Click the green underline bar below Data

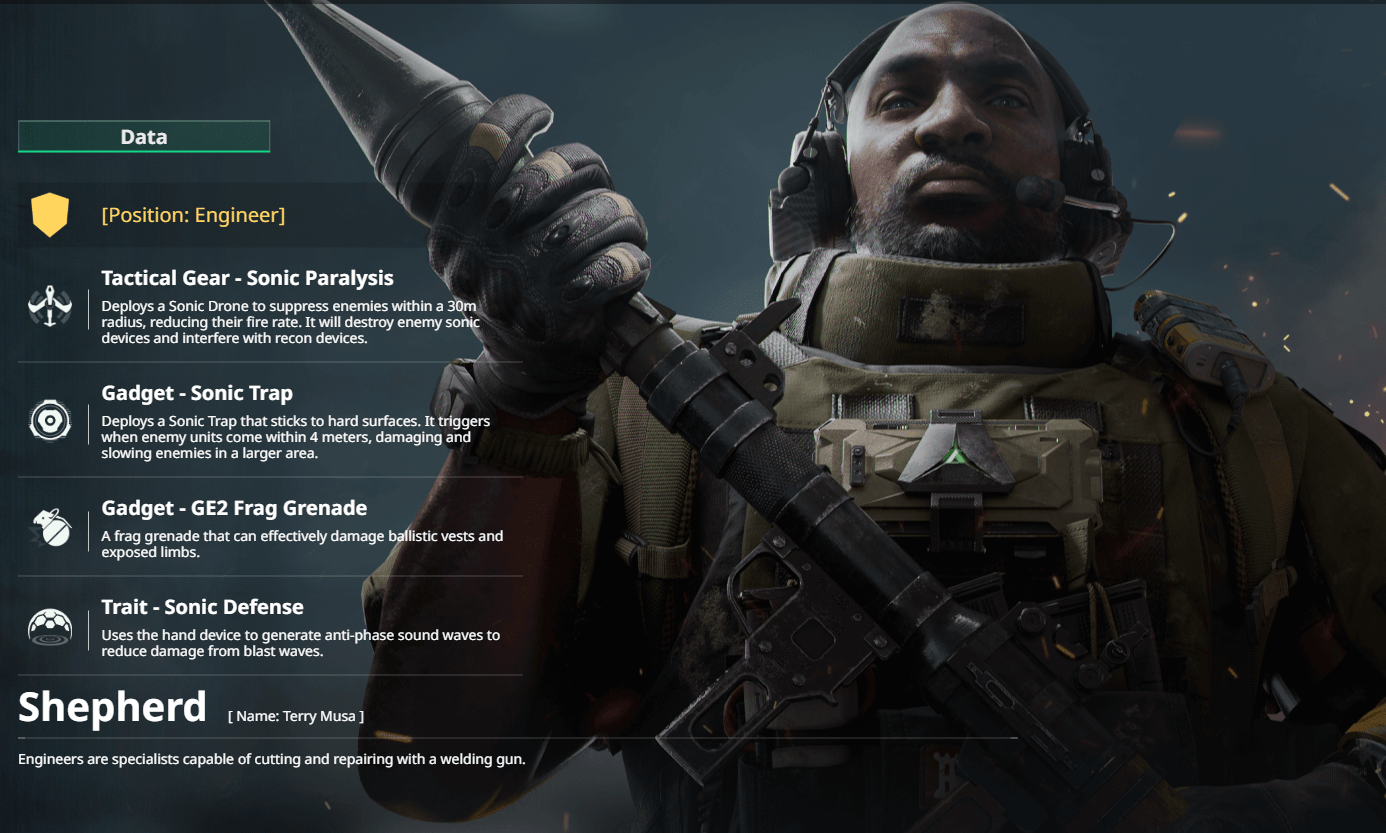(x=143, y=150)
